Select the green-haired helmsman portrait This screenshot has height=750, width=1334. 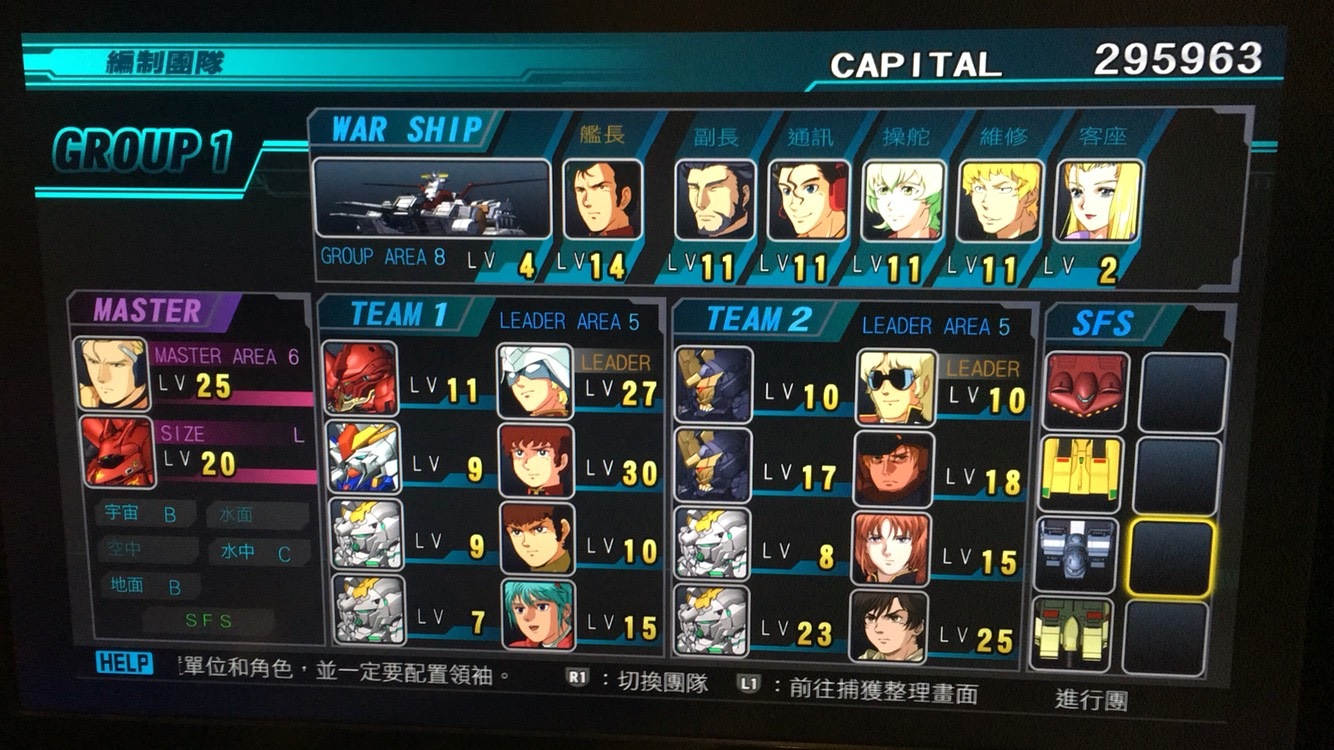click(x=903, y=200)
